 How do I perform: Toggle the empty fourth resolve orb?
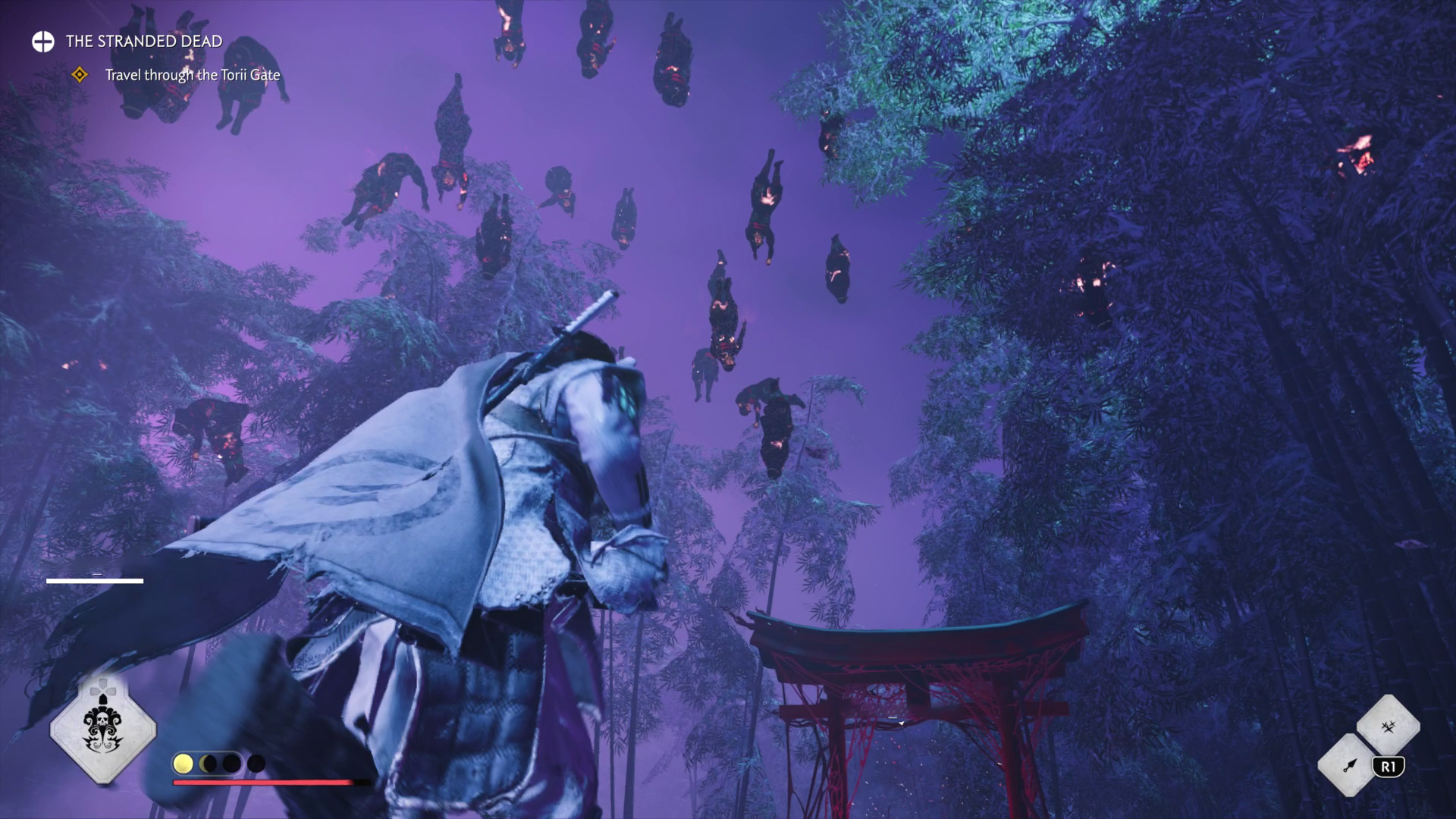pos(256,764)
